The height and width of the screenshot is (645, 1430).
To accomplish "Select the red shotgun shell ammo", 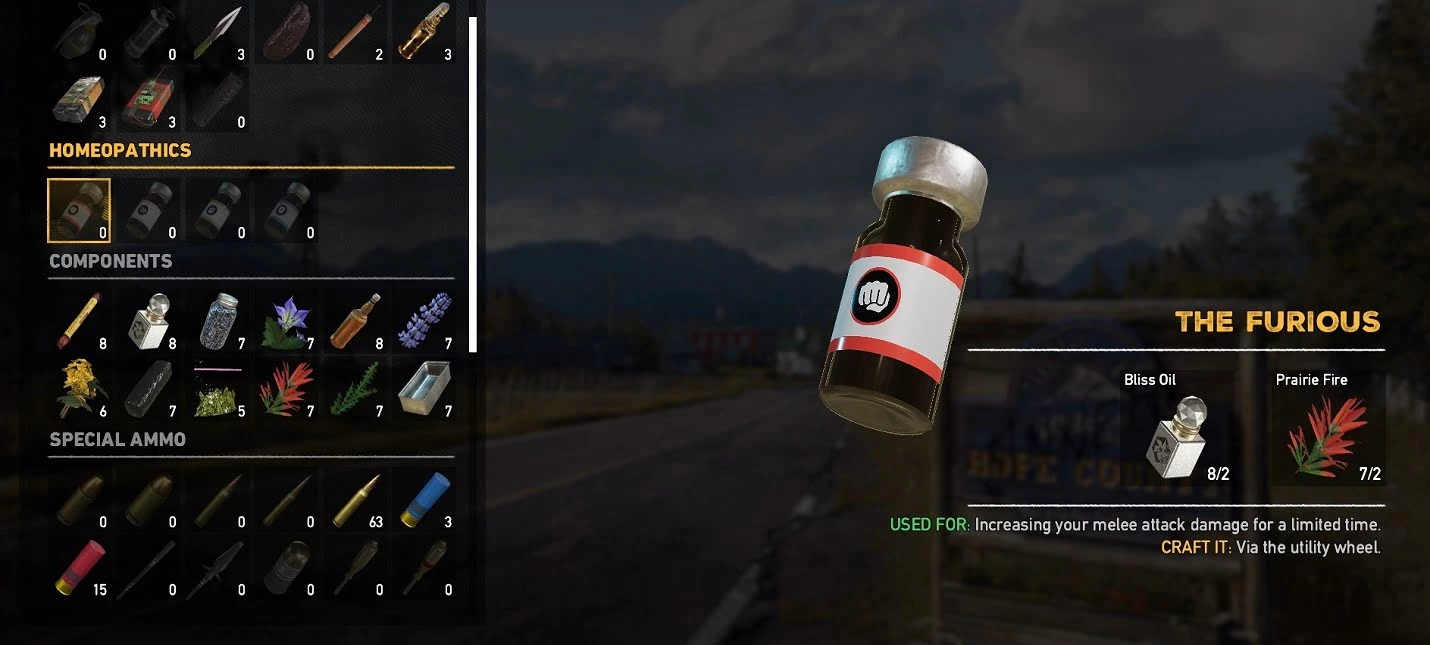I will (79, 568).
